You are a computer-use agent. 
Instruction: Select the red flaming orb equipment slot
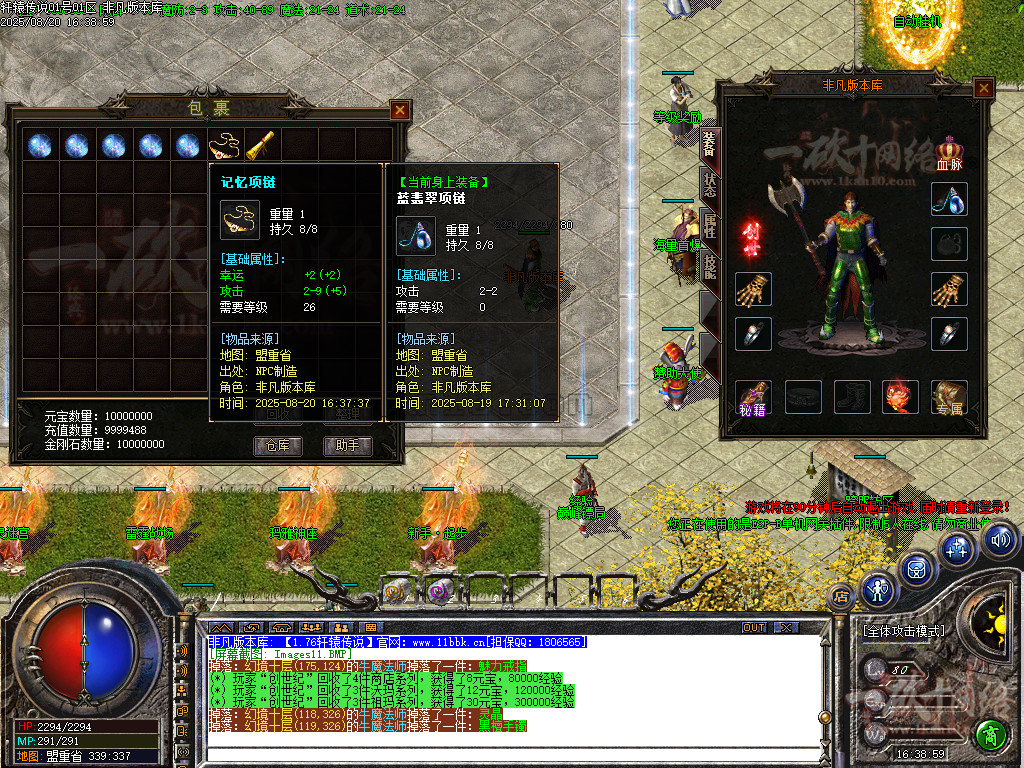(900, 397)
